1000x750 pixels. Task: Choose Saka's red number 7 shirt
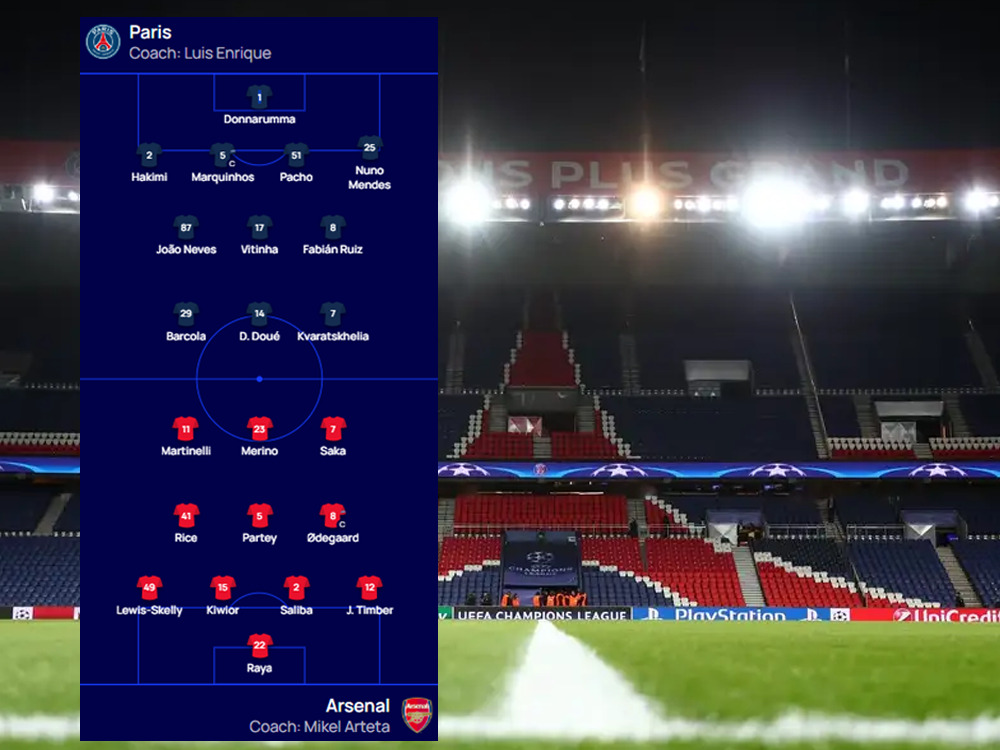333,429
